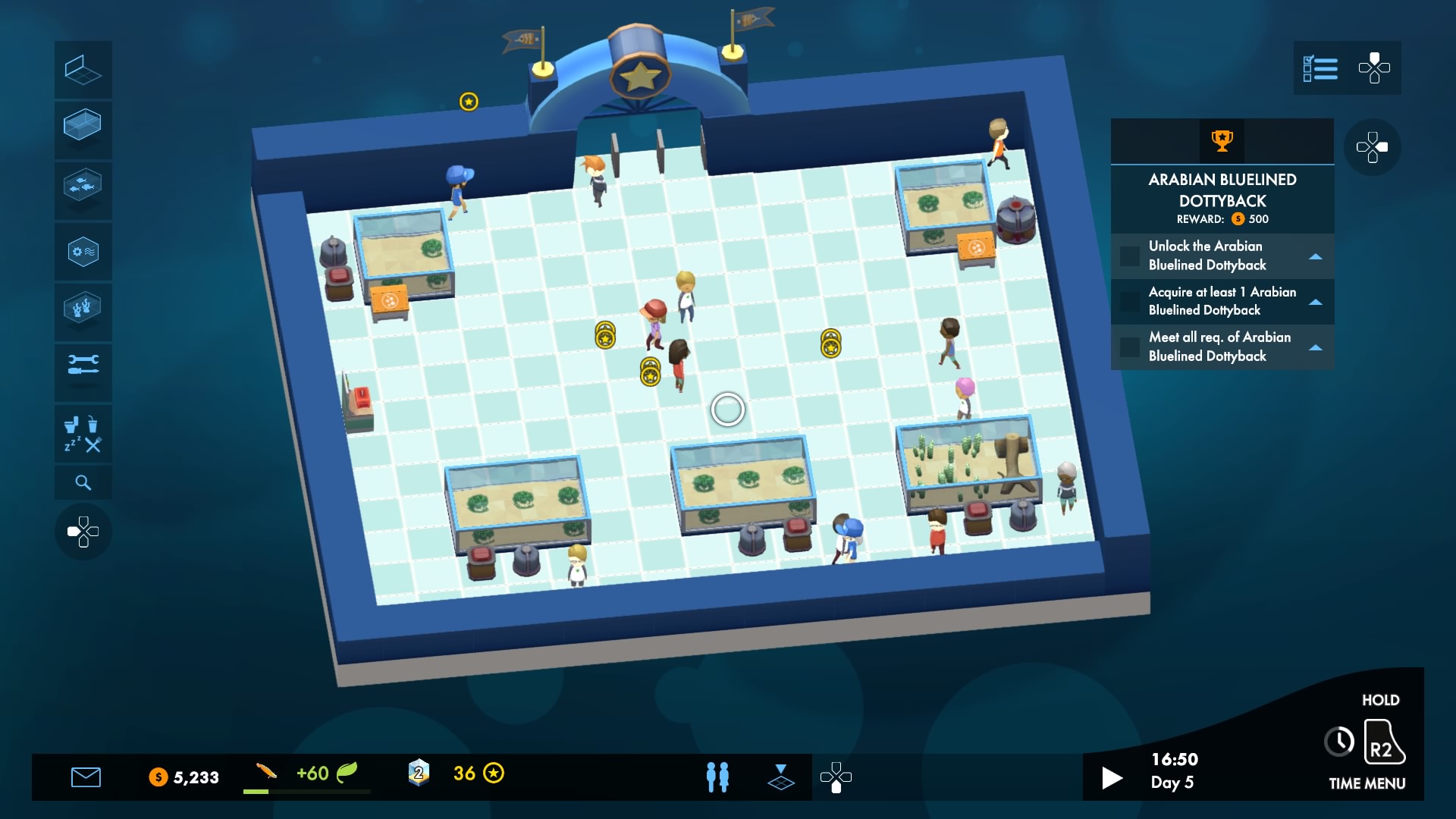Activate the search tool
This screenshot has height=819, width=1456.
tap(83, 482)
